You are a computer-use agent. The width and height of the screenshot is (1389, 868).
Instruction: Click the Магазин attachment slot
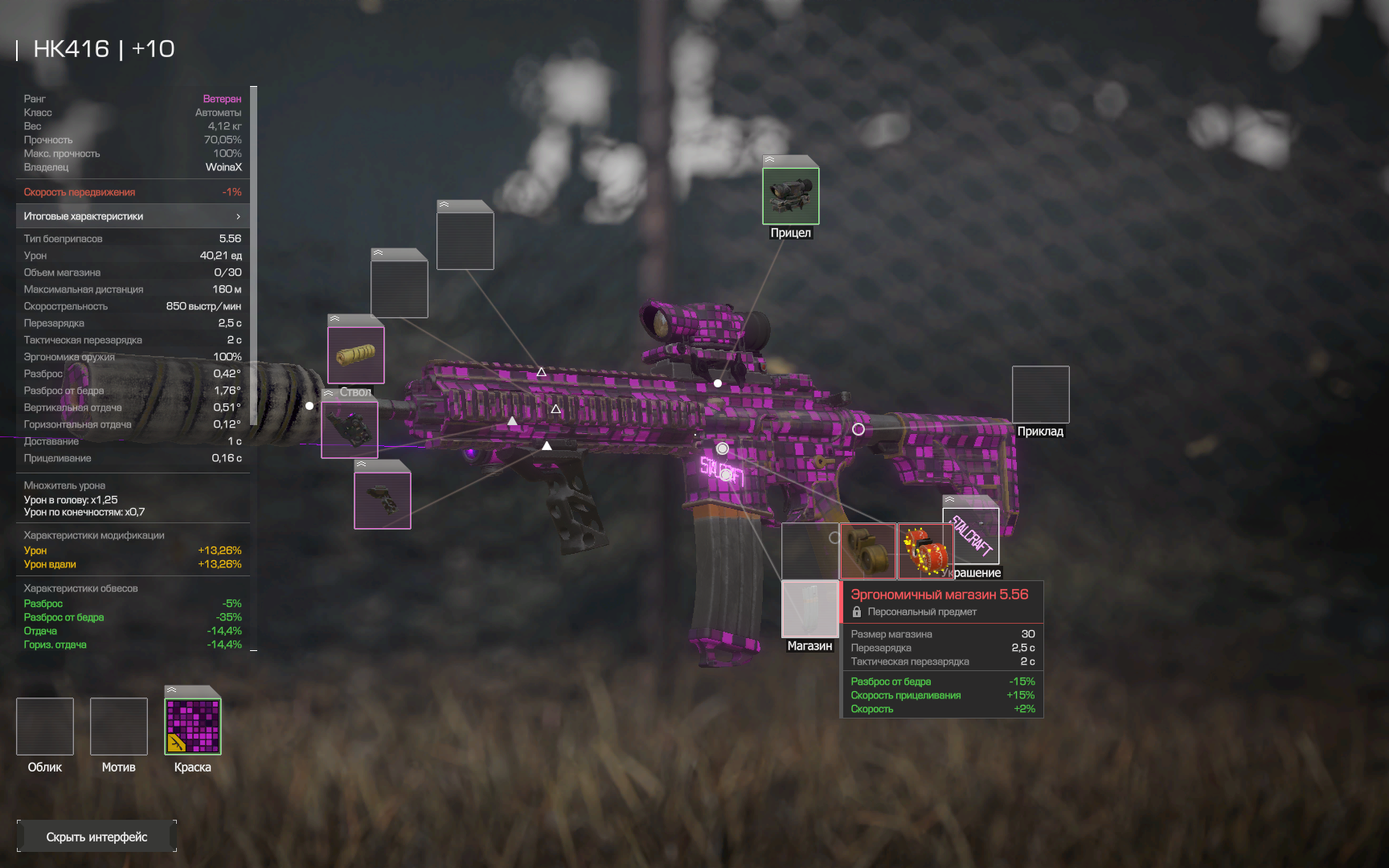(x=809, y=608)
